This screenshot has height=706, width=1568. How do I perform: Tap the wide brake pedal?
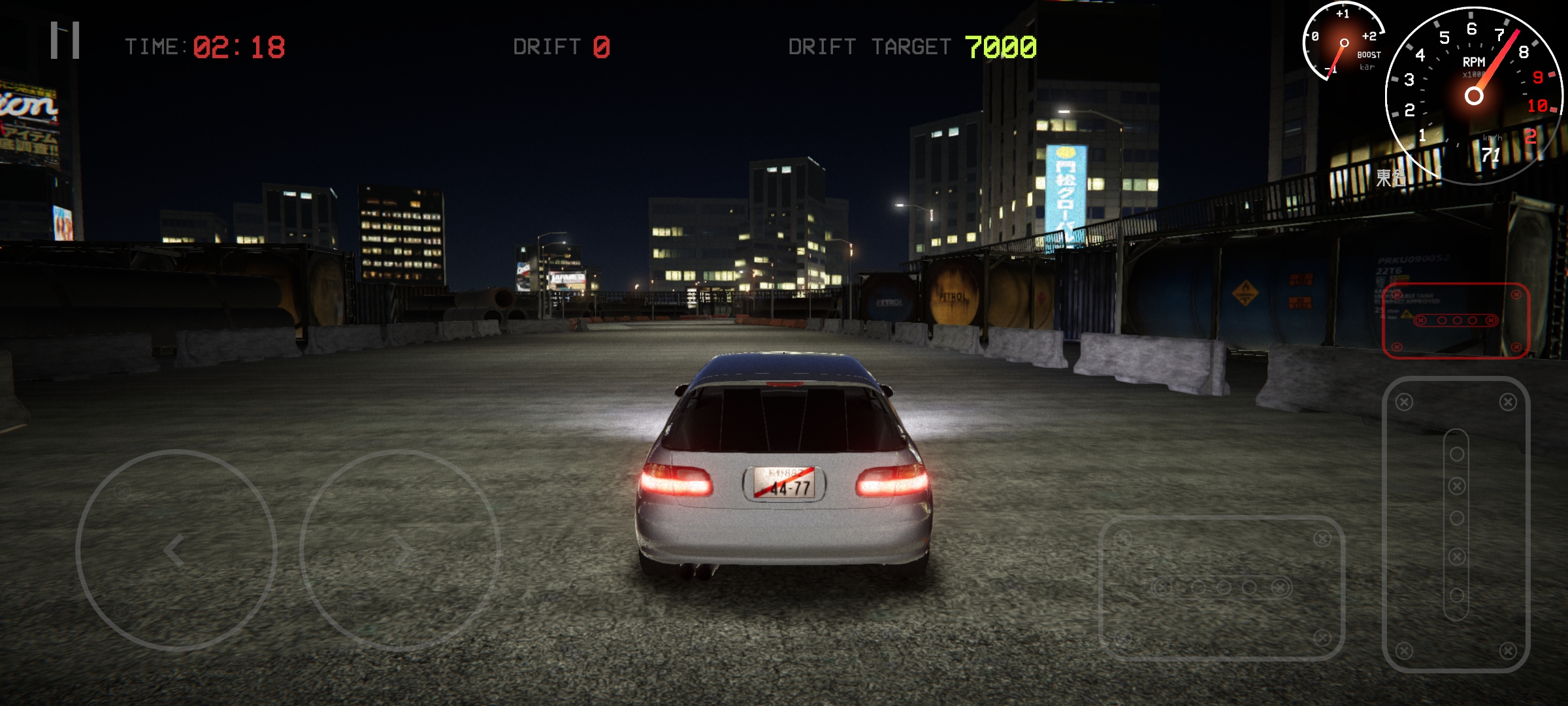(x=1222, y=588)
